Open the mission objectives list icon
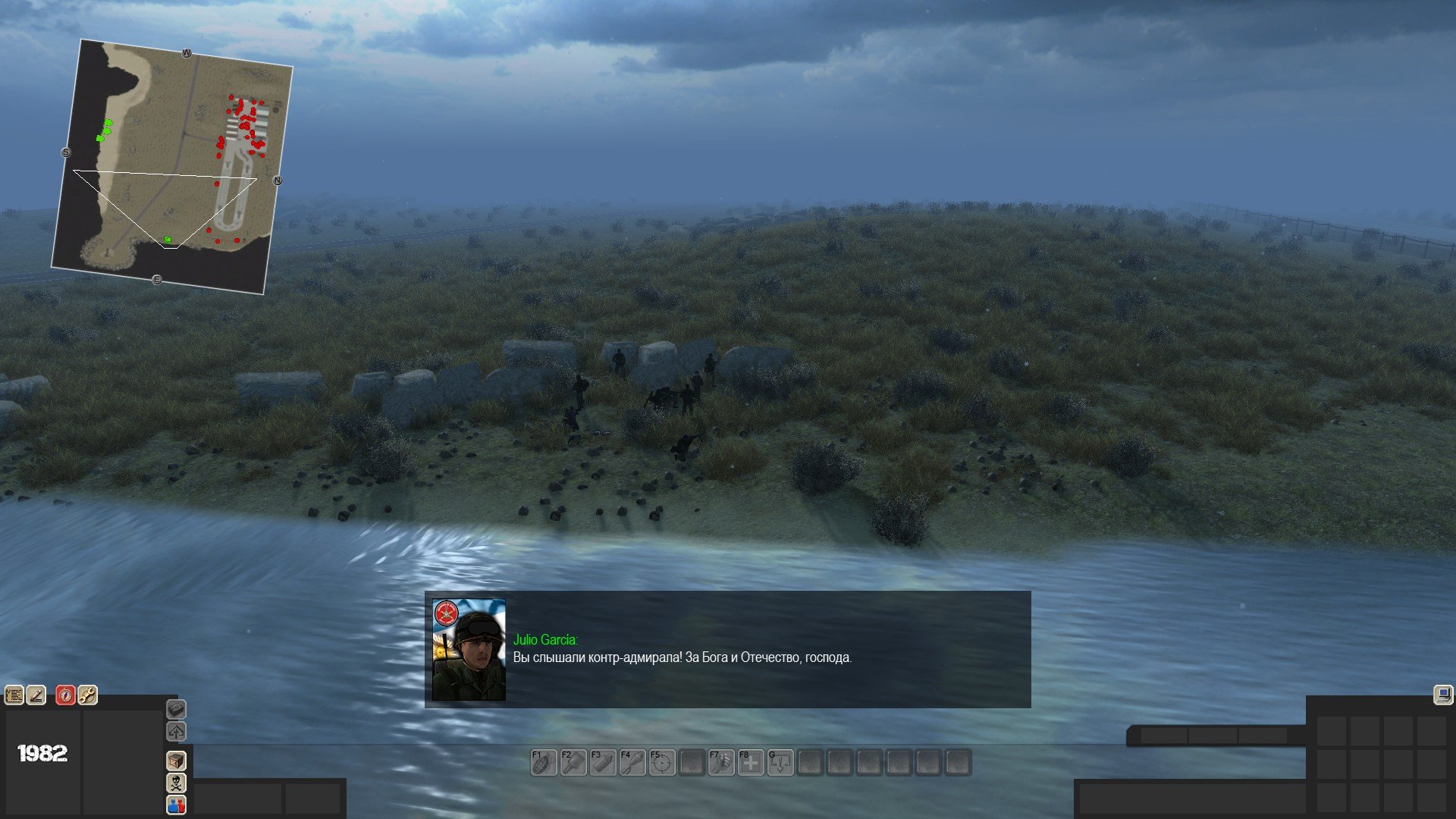The image size is (1456, 819). point(14,695)
